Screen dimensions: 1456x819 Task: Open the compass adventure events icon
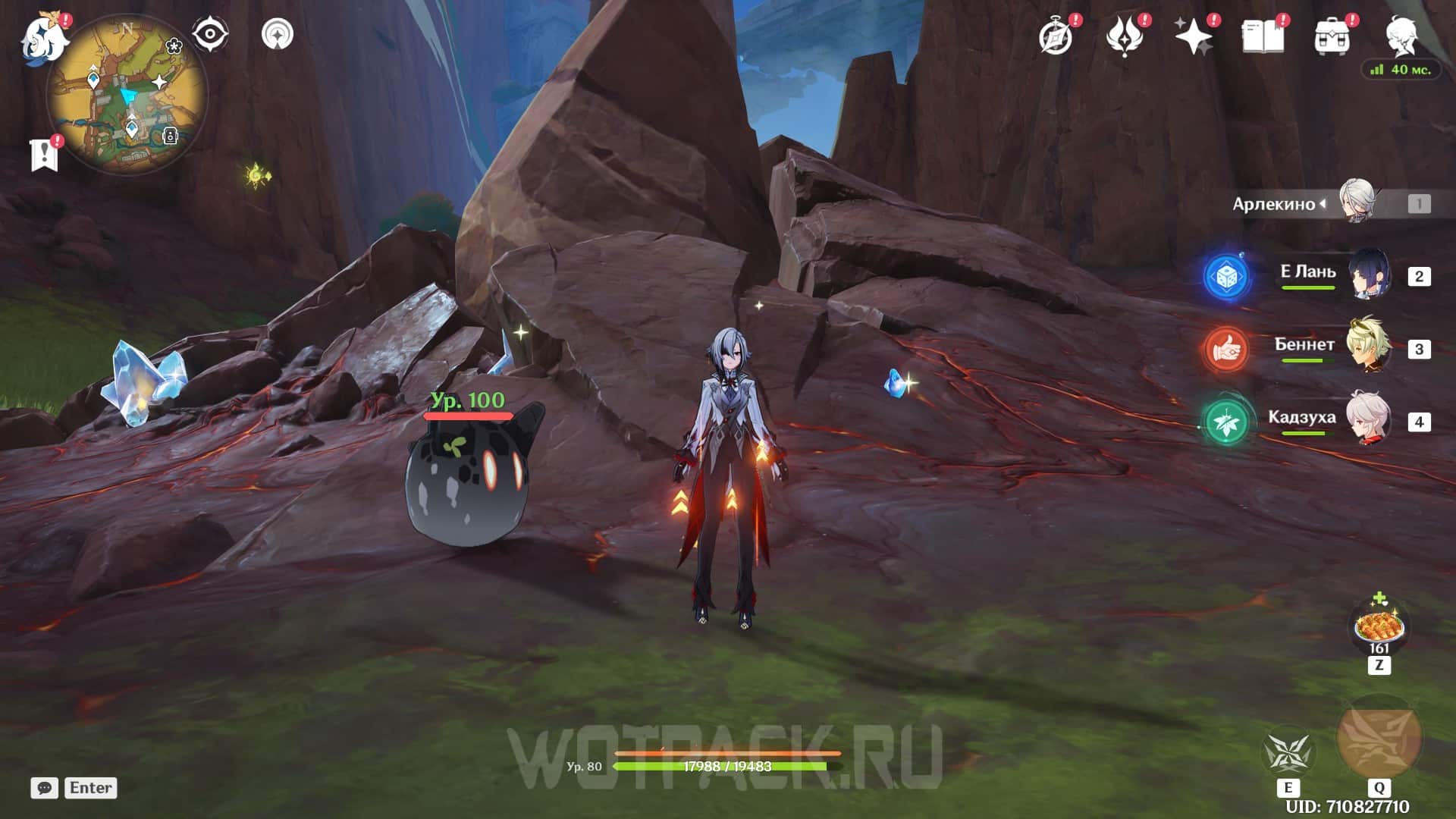click(x=1056, y=36)
